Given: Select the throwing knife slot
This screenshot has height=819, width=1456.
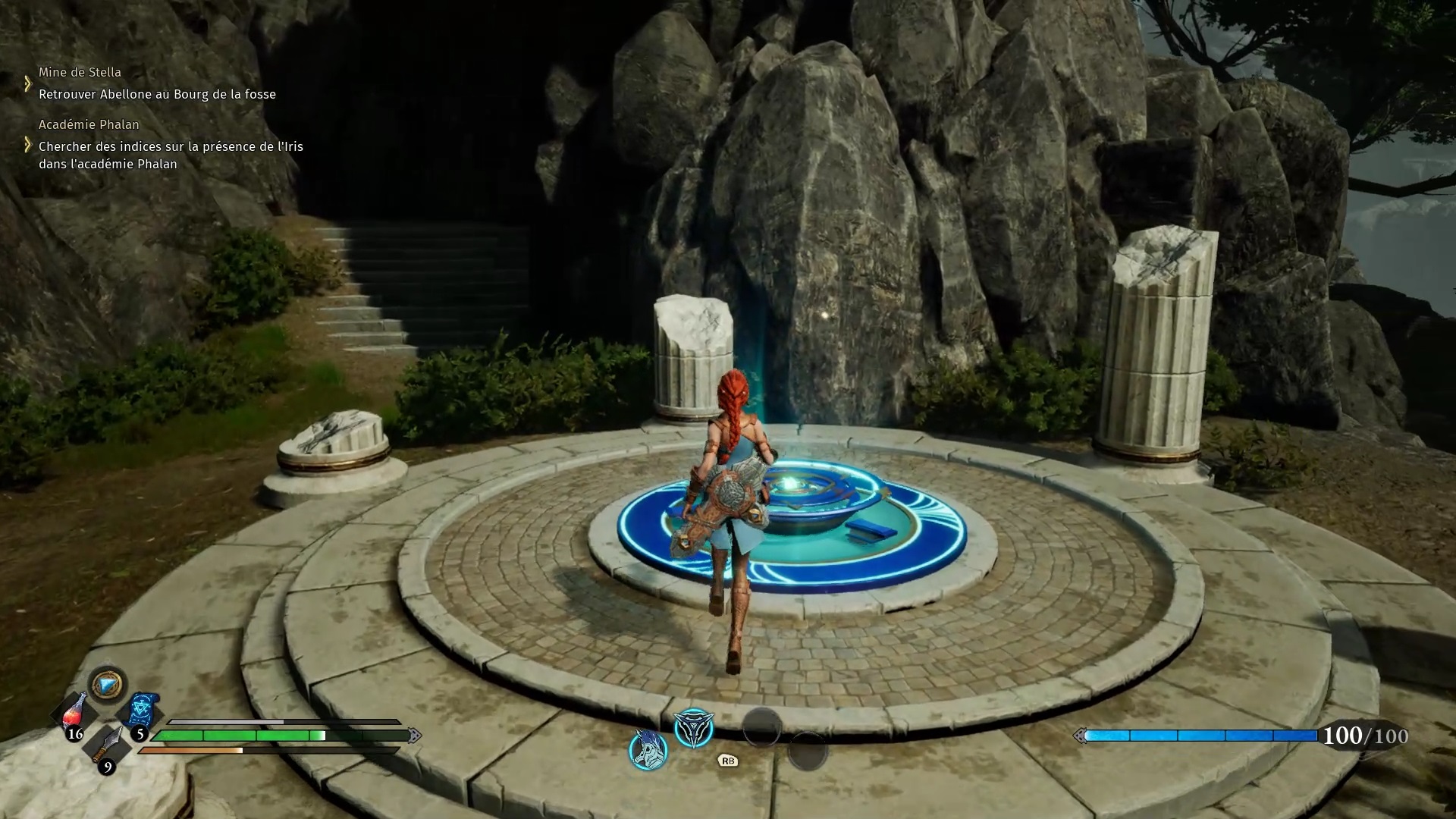Looking at the screenshot, I should pyautogui.click(x=107, y=745).
